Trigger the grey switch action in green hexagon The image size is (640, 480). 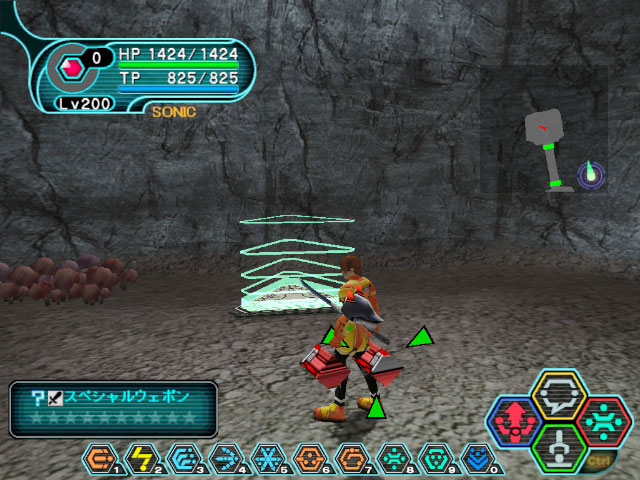(559, 448)
